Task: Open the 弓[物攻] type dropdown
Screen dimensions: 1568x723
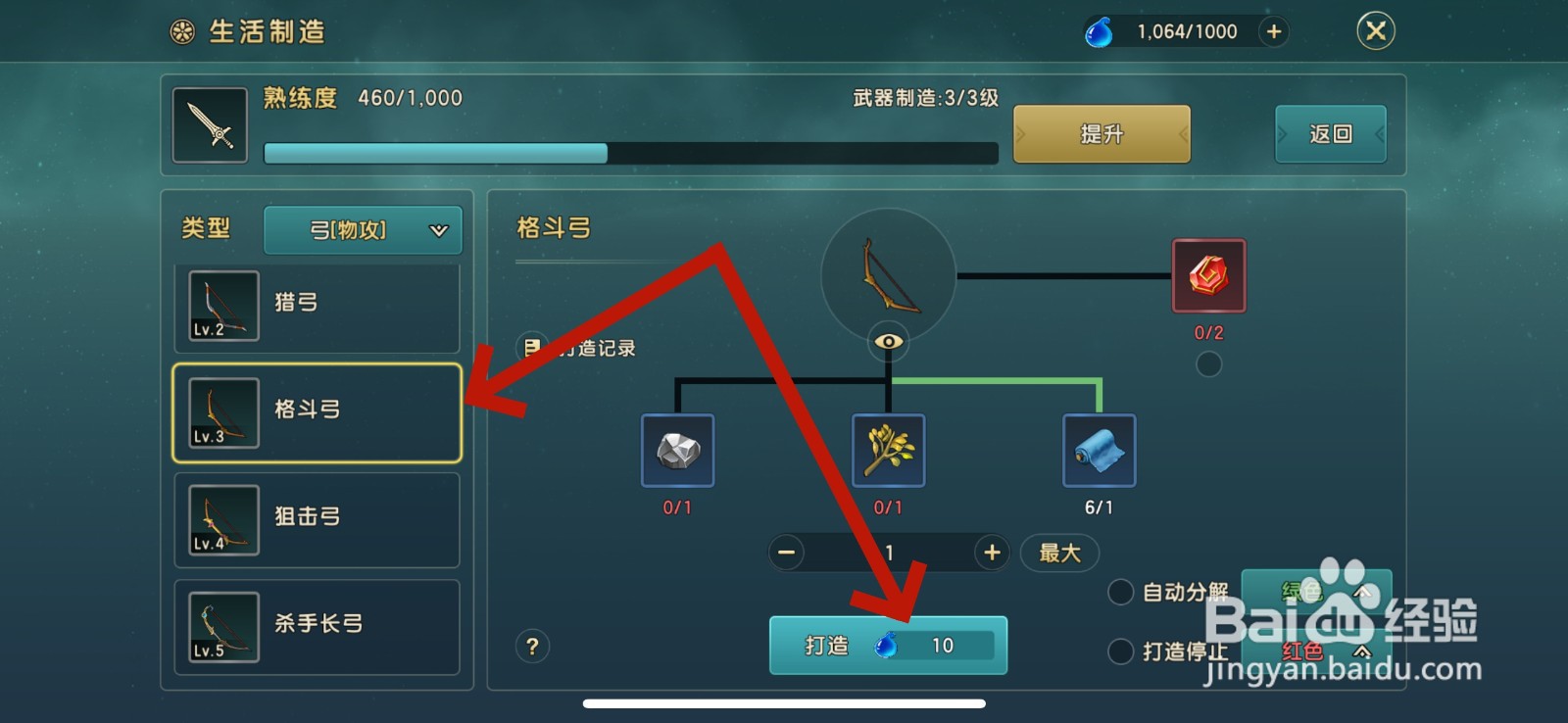Action: point(363,229)
